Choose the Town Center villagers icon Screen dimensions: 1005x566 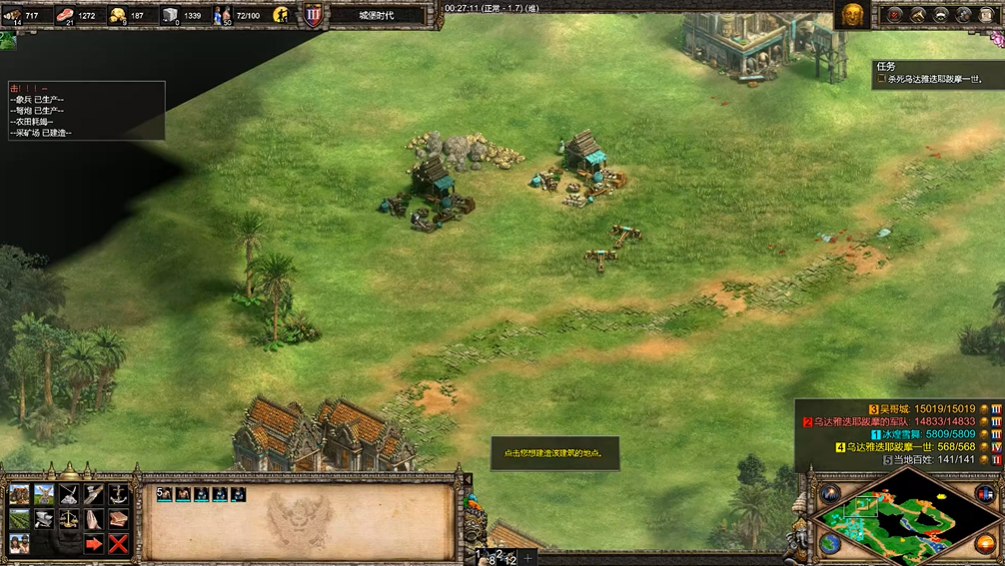point(19,544)
